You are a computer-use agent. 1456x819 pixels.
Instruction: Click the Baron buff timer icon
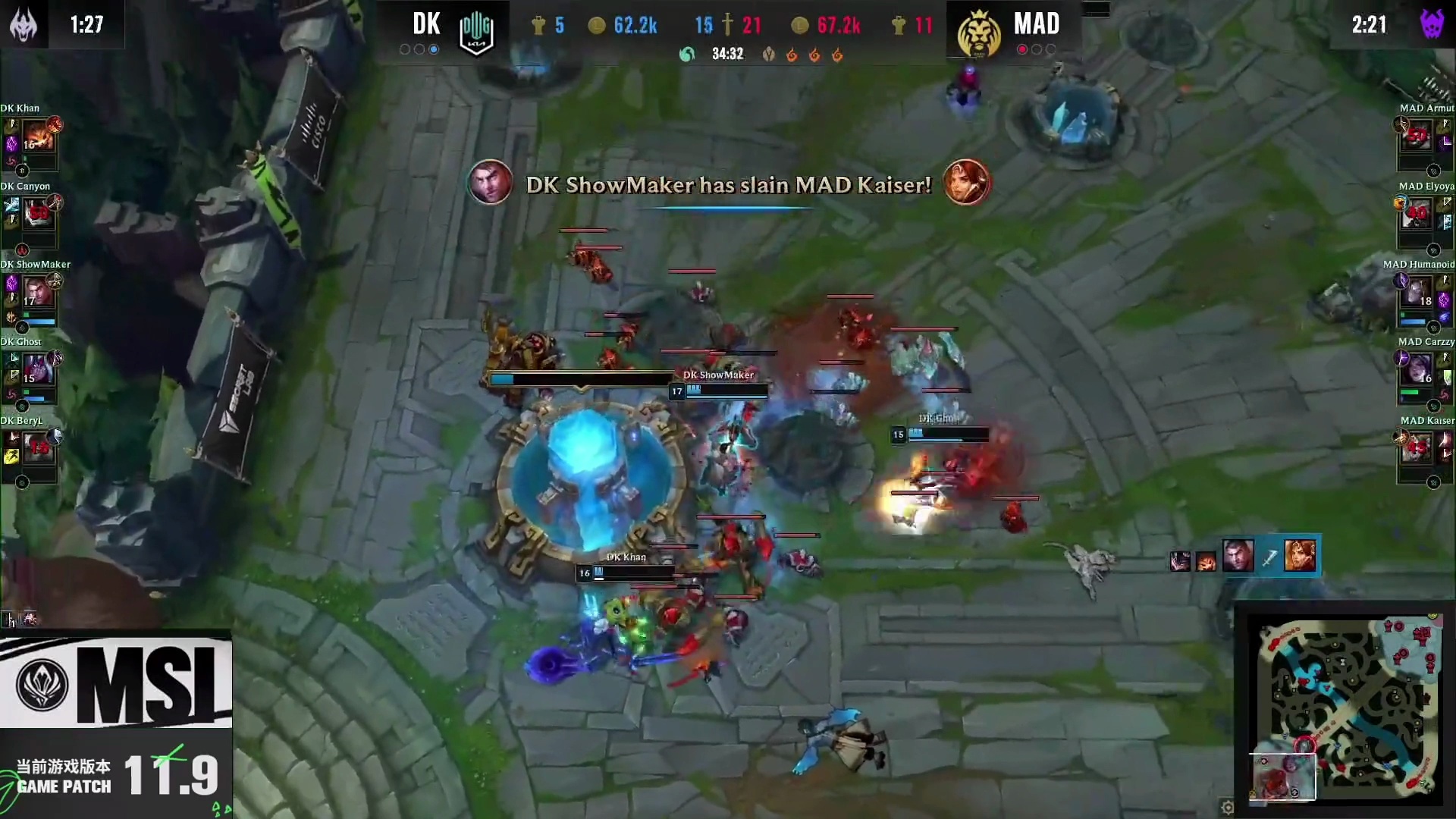[x=1431, y=24]
